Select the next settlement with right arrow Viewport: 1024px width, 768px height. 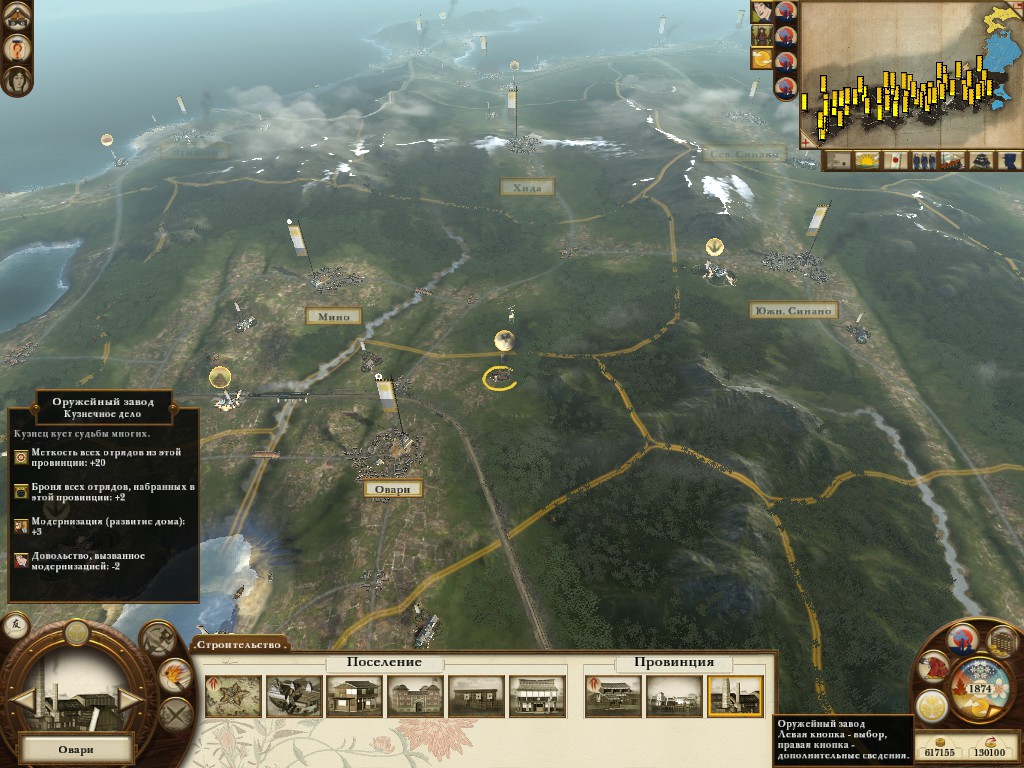[x=130, y=699]
